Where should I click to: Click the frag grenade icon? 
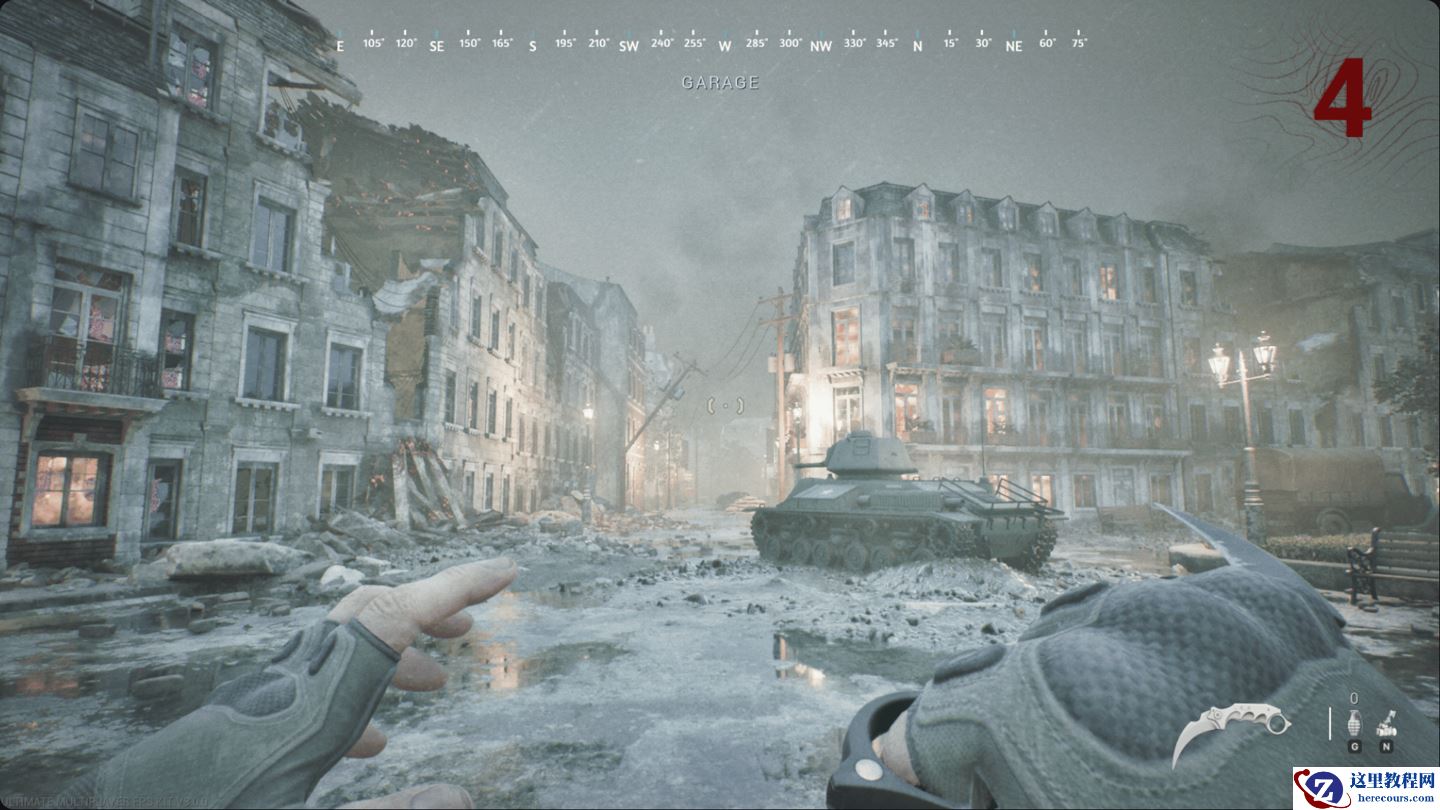pos(1355,722)
